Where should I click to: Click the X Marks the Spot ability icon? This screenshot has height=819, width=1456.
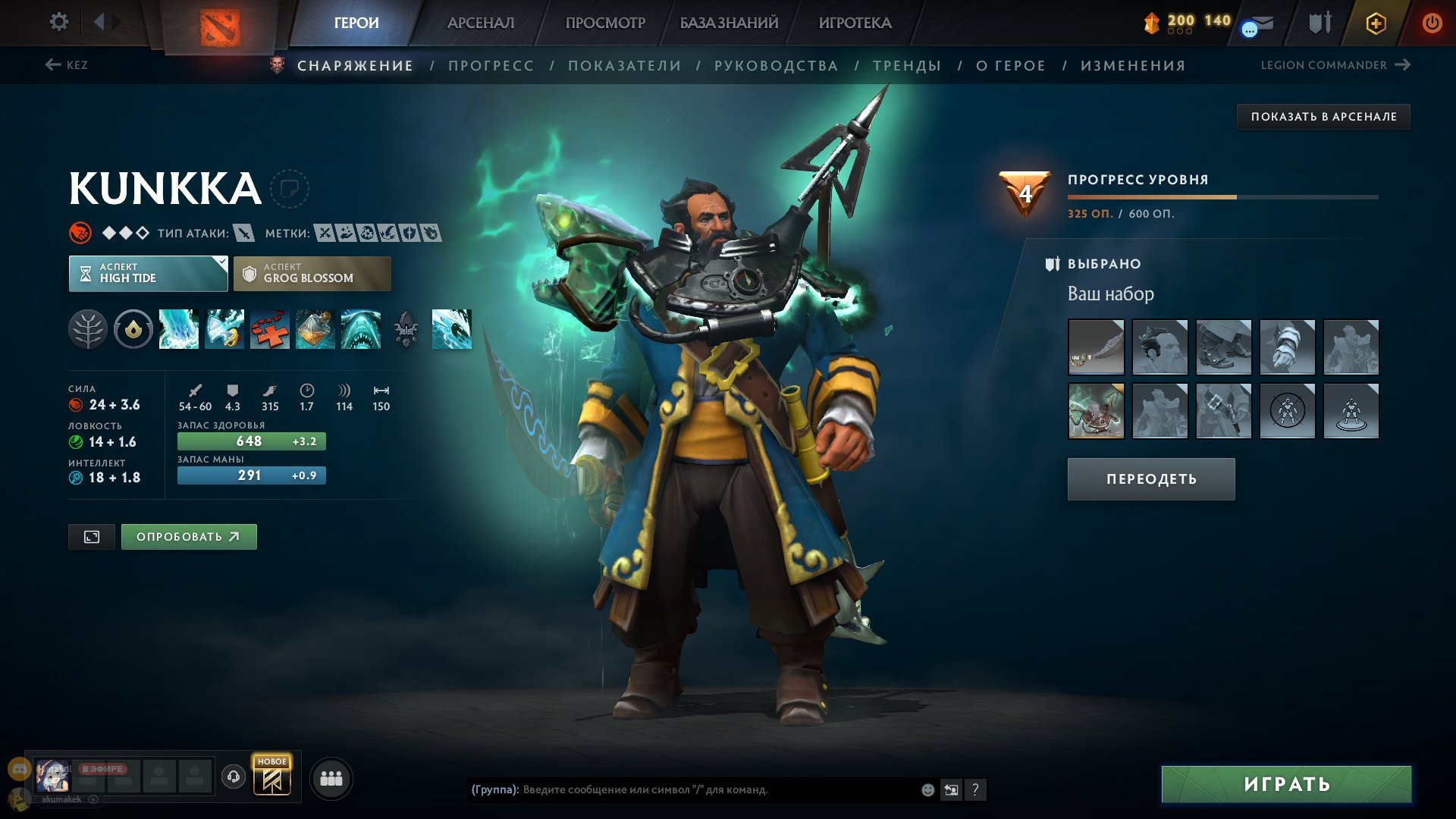click(x=271, y=329)
